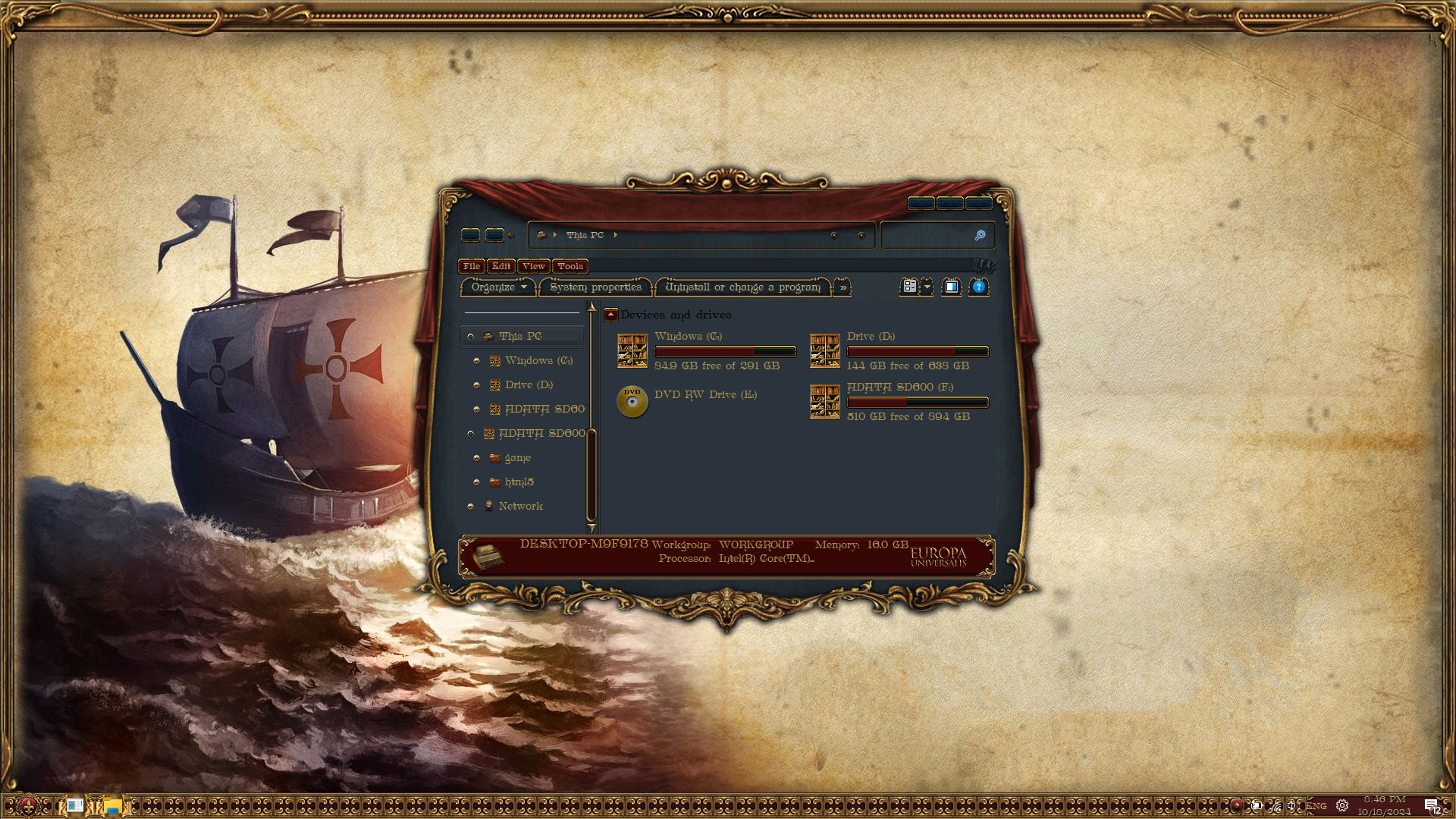Show more toolbar commands via the double-arrow button
The image size is (1456, 819).
843,287
